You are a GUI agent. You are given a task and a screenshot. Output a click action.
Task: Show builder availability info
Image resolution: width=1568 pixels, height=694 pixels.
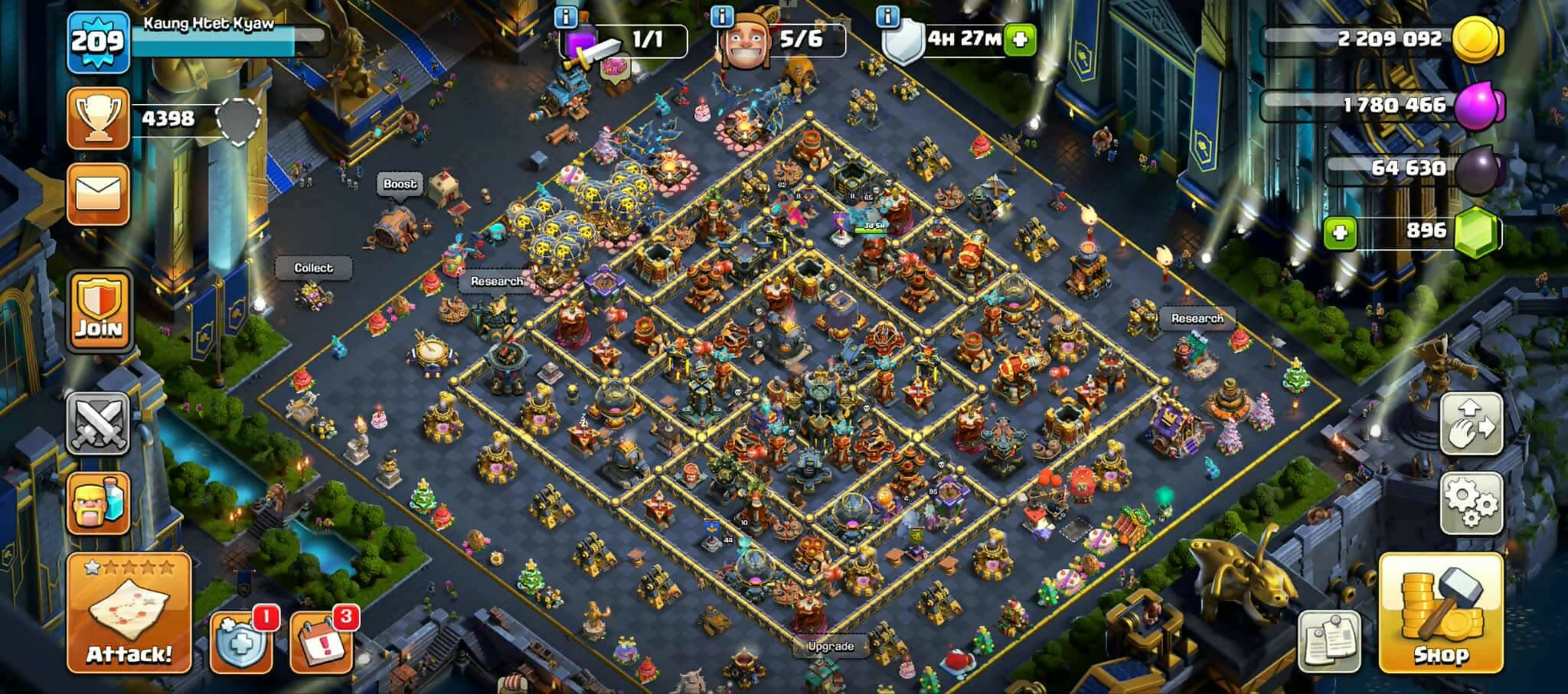pos(722,16)
